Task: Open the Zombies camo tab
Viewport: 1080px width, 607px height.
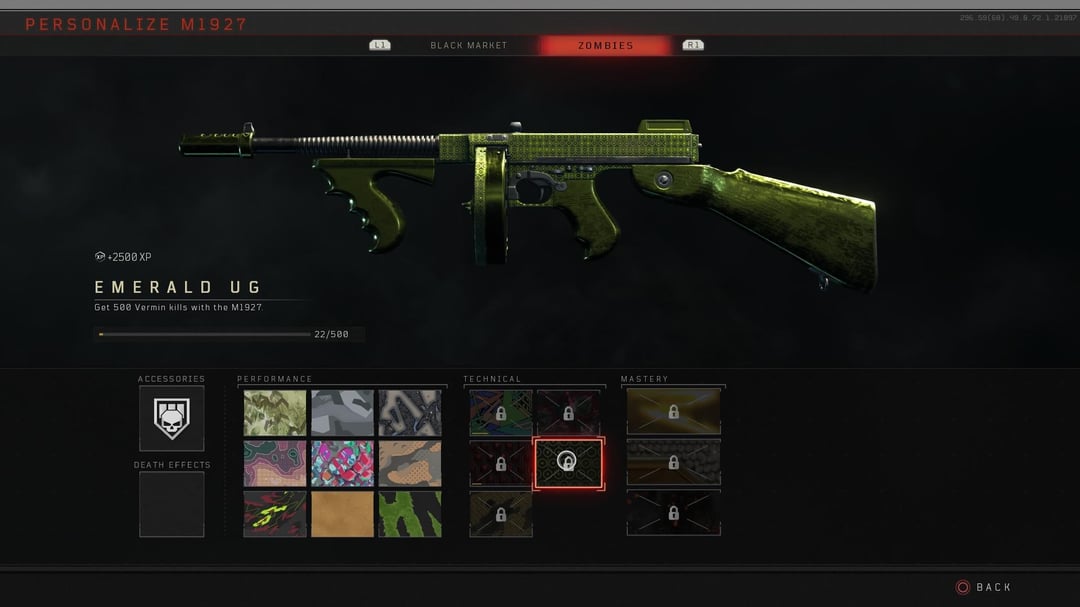Action: pyautogui.click(x=605, y=45)
